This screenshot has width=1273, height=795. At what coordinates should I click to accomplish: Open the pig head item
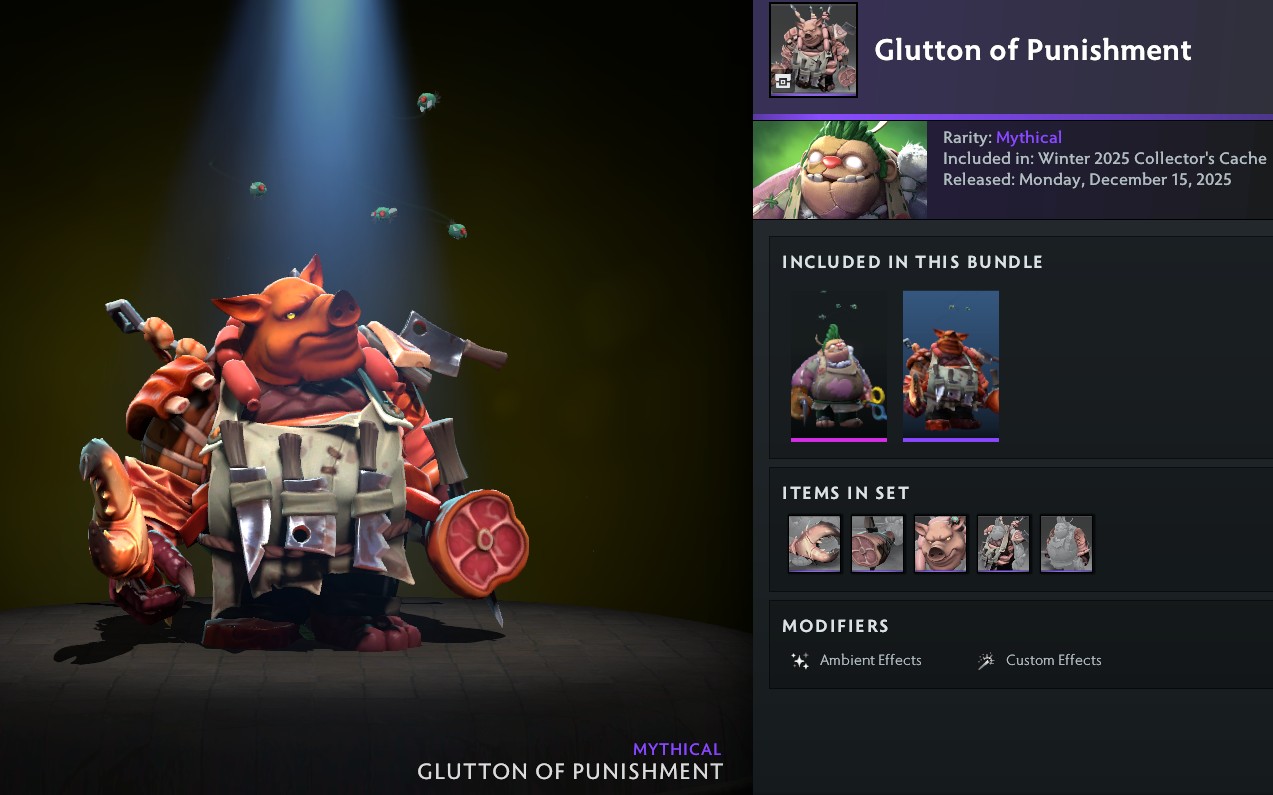[x=940, y=544]
